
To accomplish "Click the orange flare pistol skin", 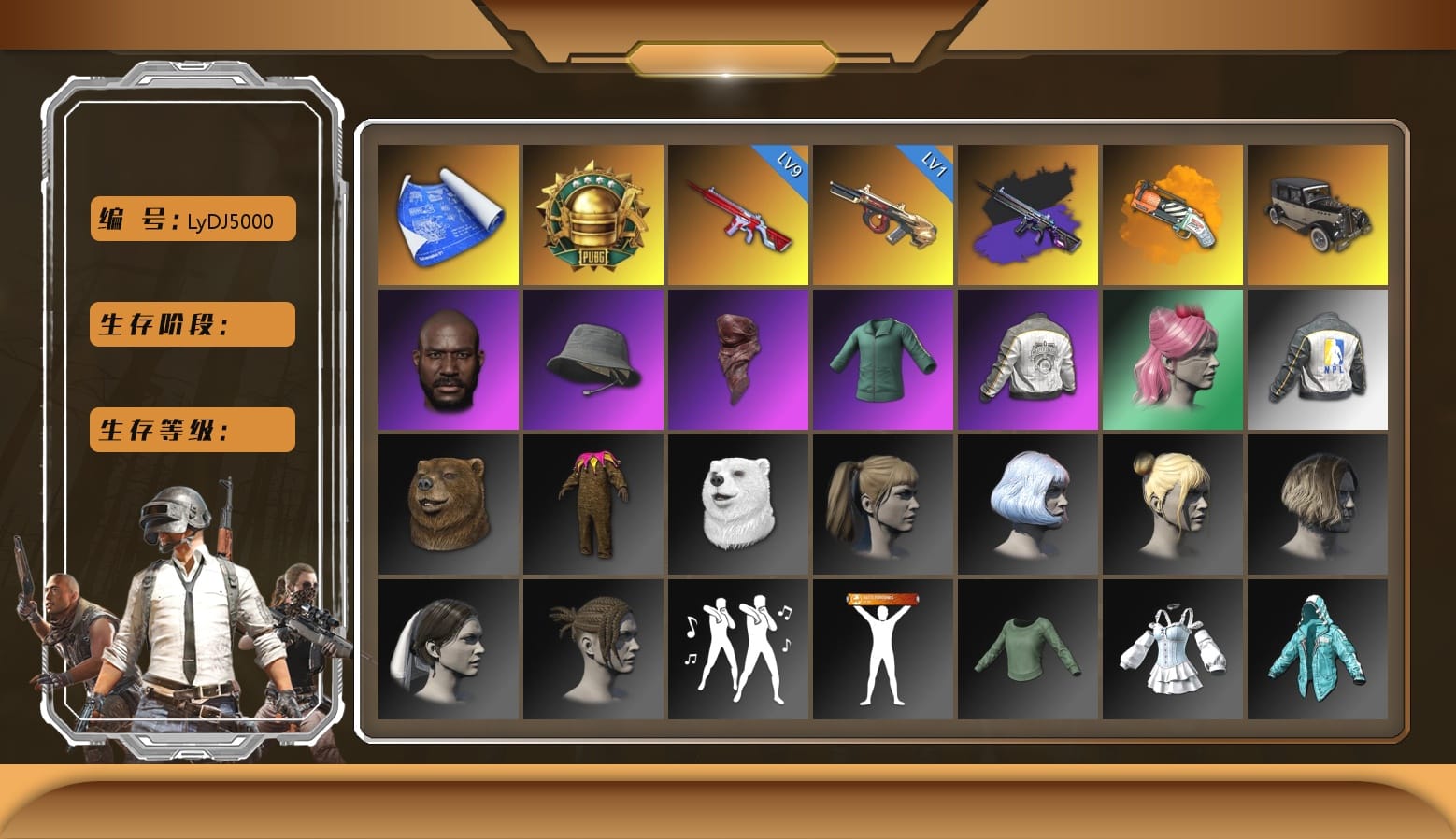I will (1173, 213).
